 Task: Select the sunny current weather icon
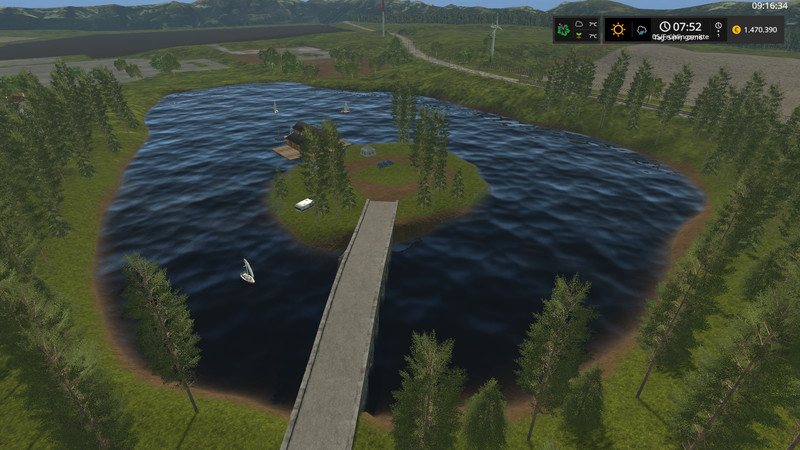pyautogui.click(x=618, y=30)
